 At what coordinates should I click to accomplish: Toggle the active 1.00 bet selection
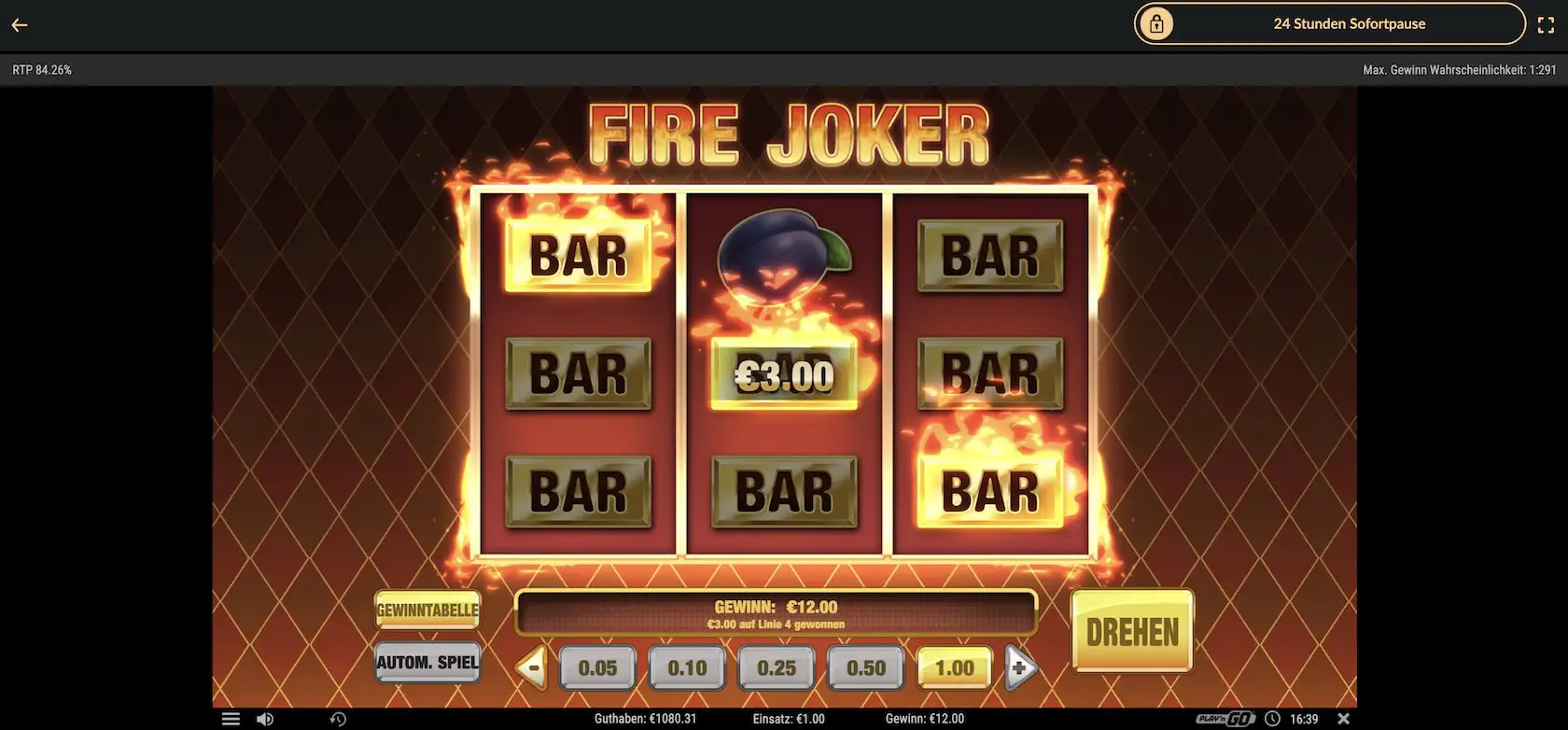954,667
